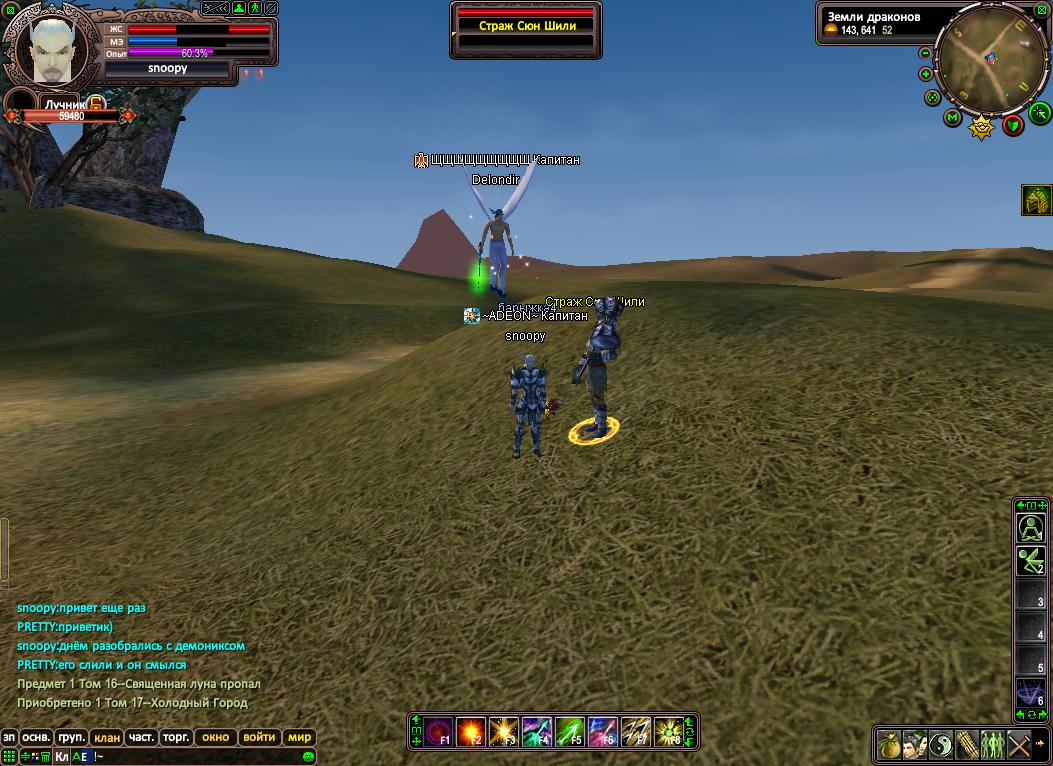Open the world map with M button
This screenshot has width=1053, height=766.
(x=953, y=118)
